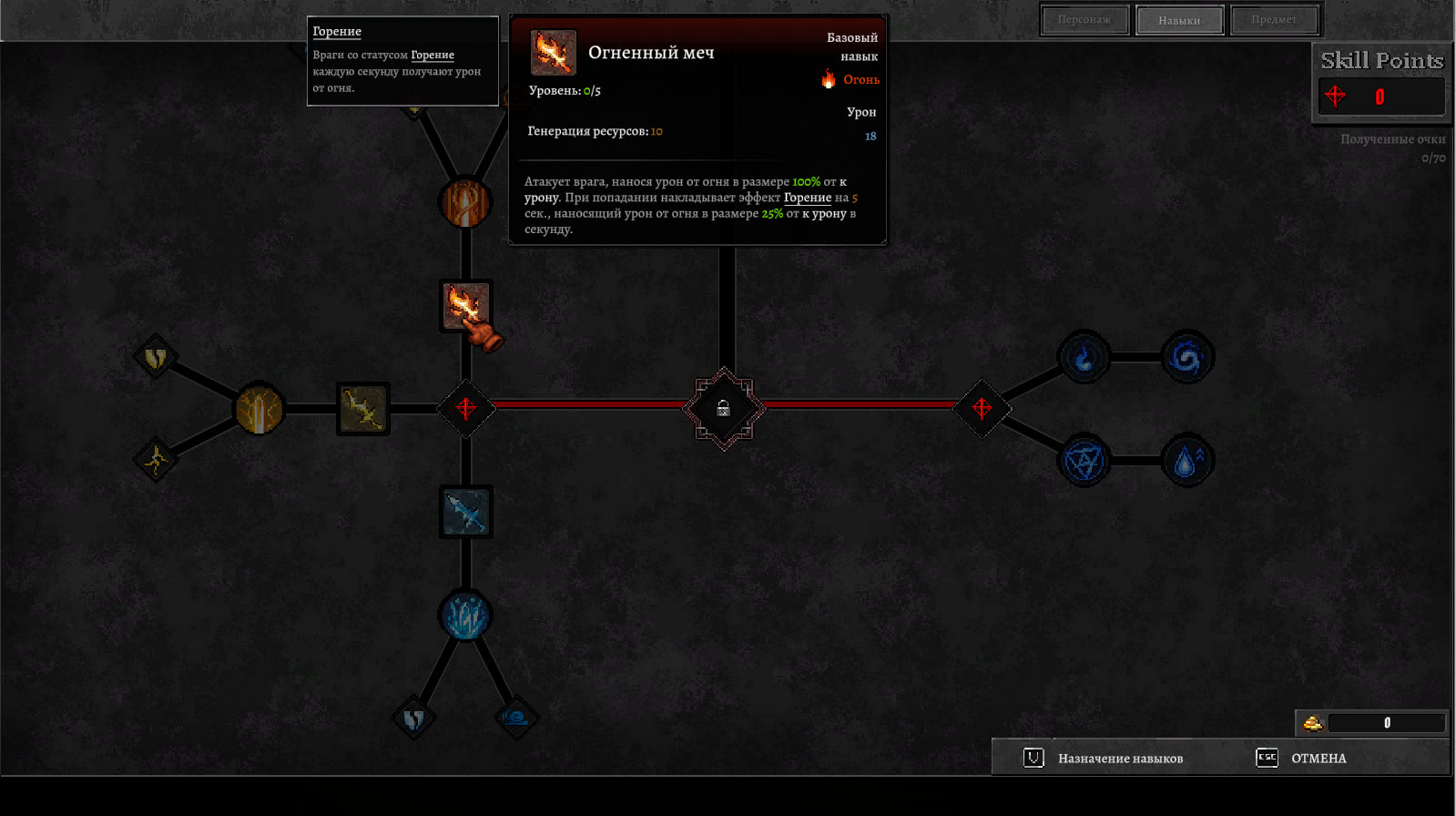Choose the yellow lightning sword skill node
Image resolution: width=1456 pixels, height=816 pixels.
tap(363, 409)
